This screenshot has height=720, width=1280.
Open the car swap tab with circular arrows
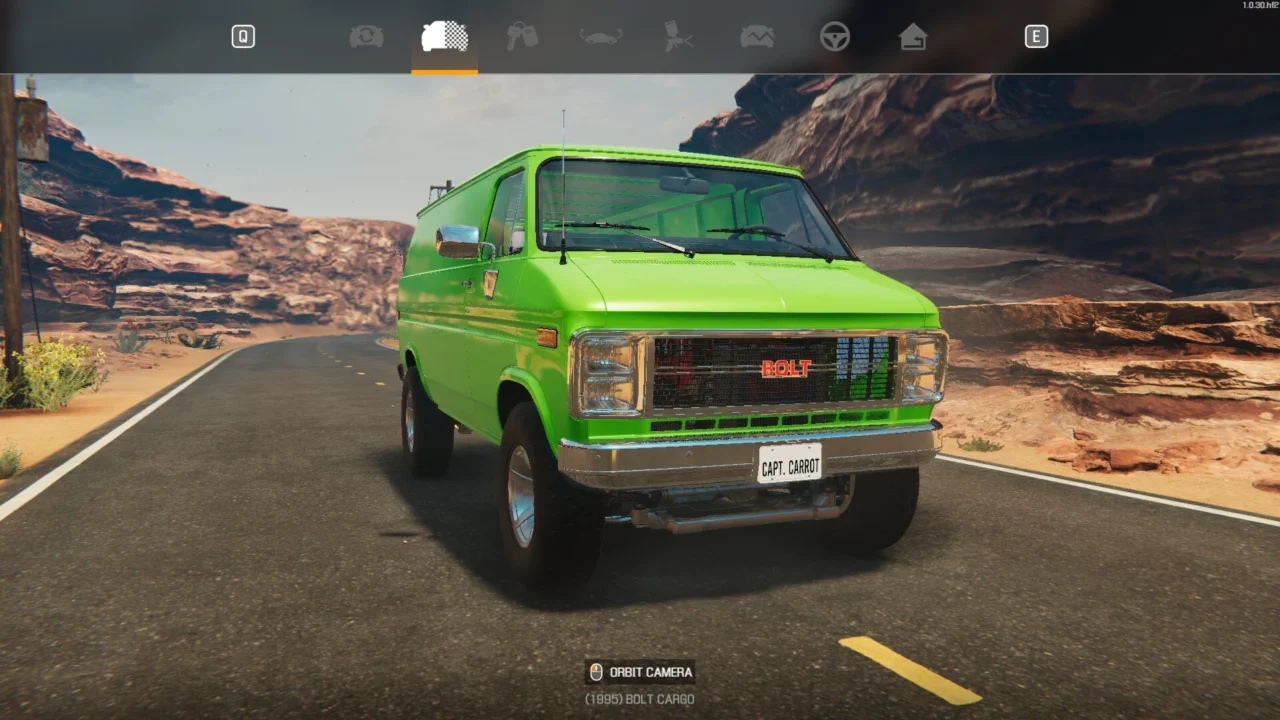pos(366,37)
